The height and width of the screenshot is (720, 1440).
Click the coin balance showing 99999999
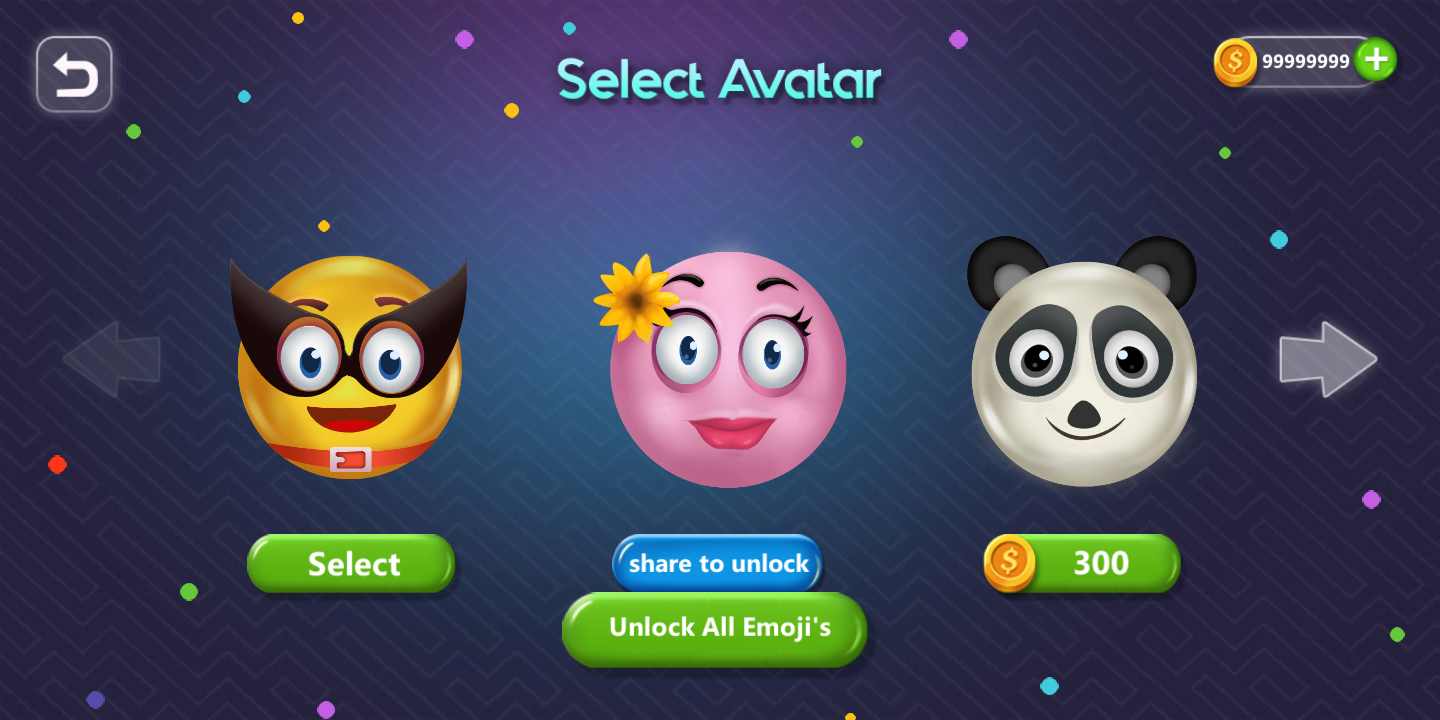[x=1305, y=61]
